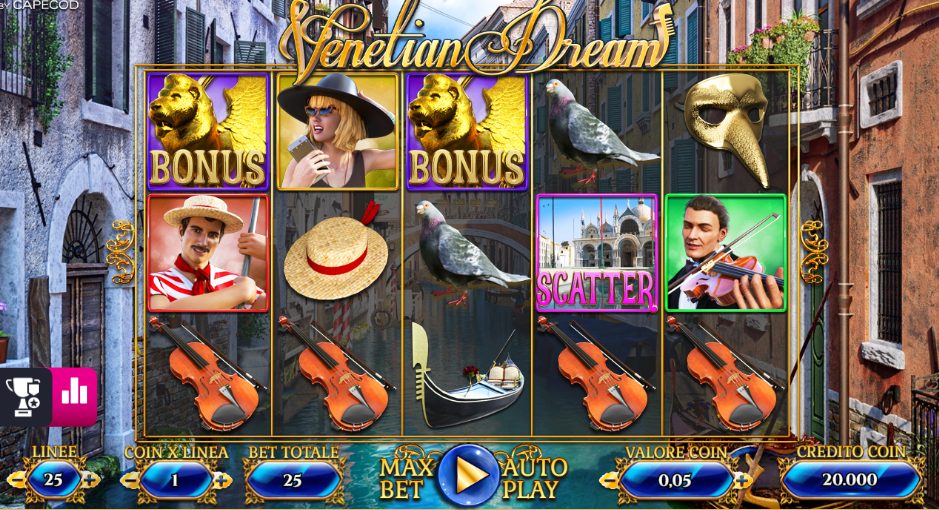Start Auto Play
939x510 pixels.
pyautogui.click(x=534, y=478)
